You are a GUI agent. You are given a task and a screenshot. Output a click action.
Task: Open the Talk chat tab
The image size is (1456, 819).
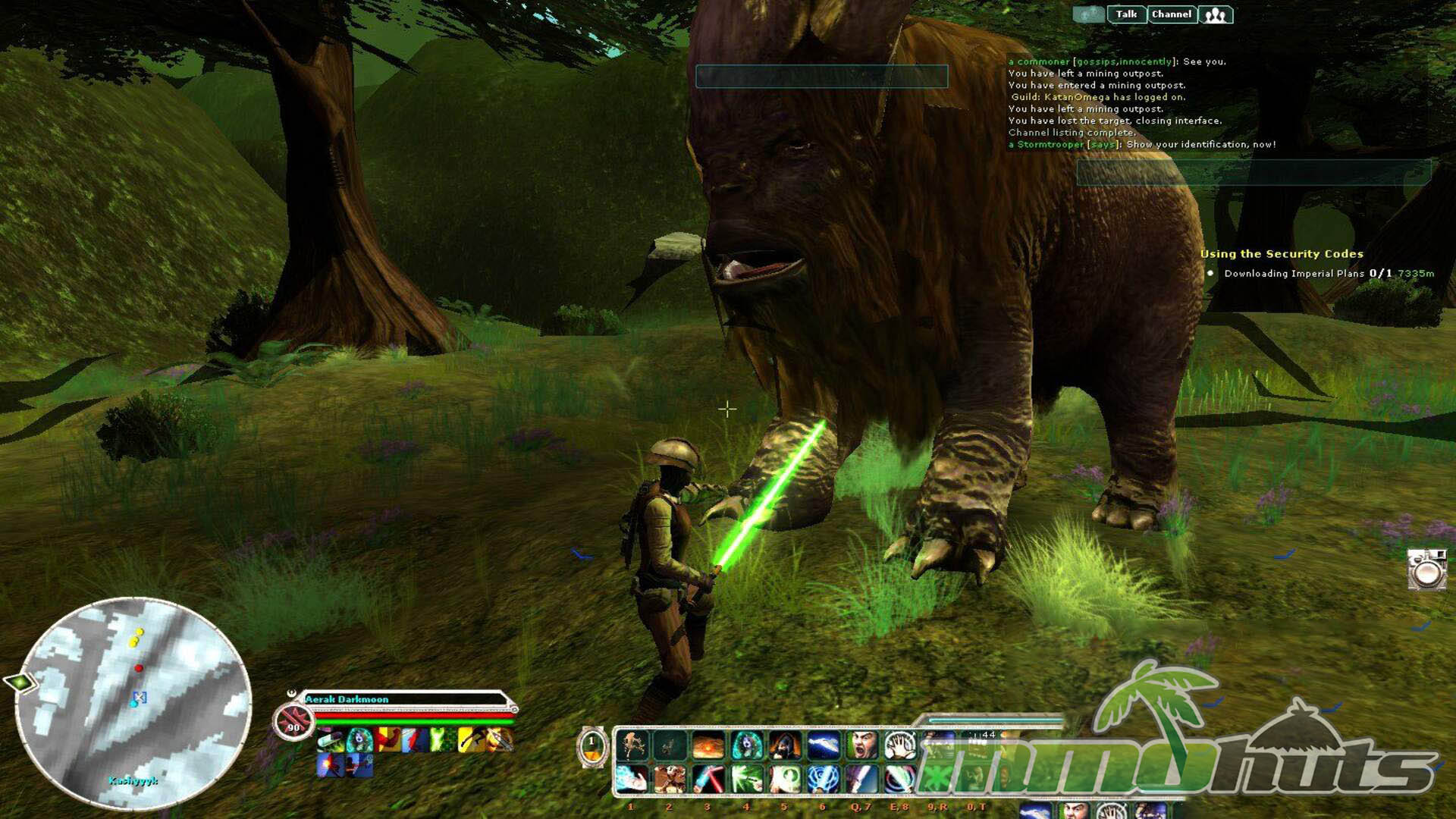1126,14
